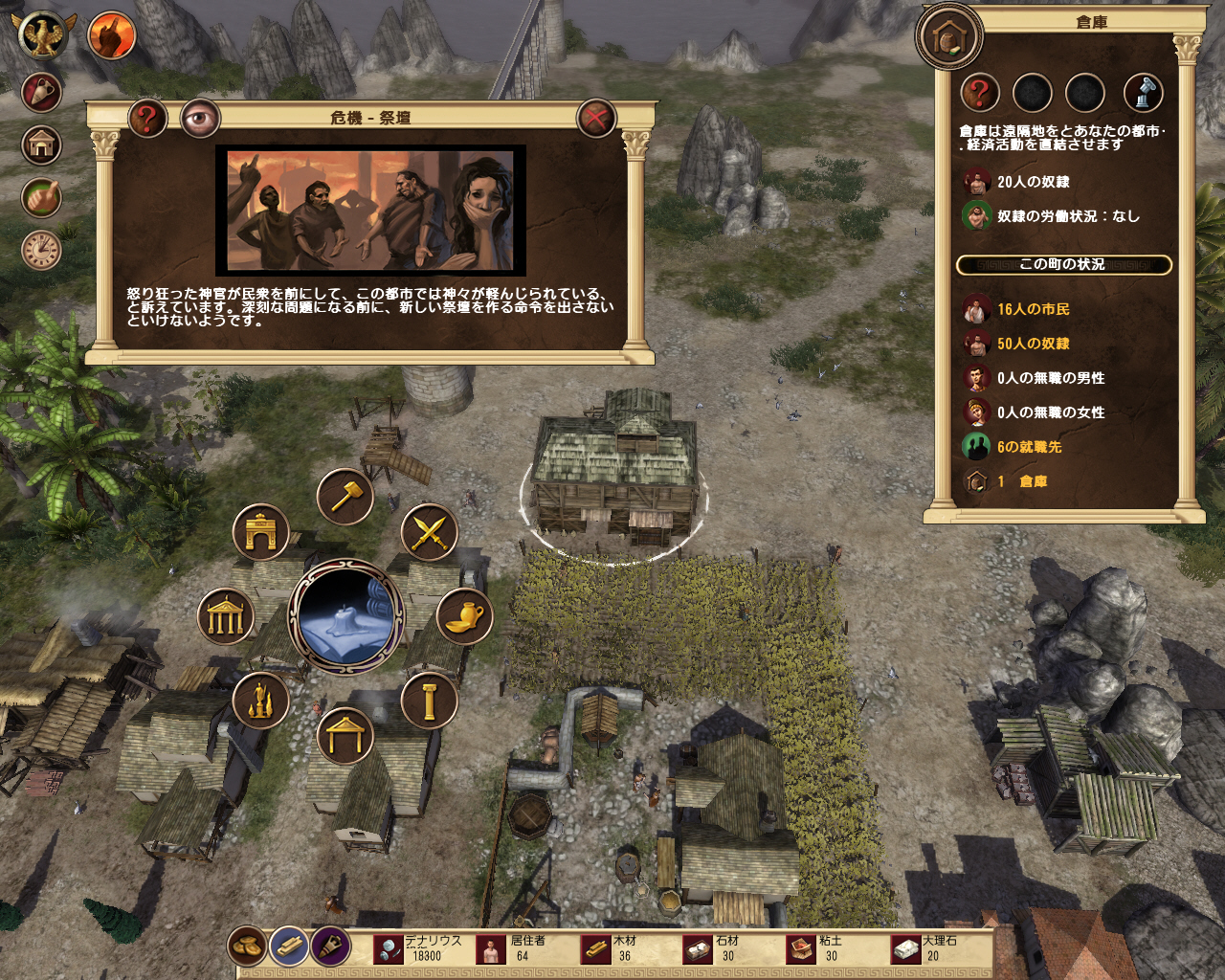Viewport: 1225px width, 980px height.
Task: Open the clock time control icon
Action: pos(41,251)
